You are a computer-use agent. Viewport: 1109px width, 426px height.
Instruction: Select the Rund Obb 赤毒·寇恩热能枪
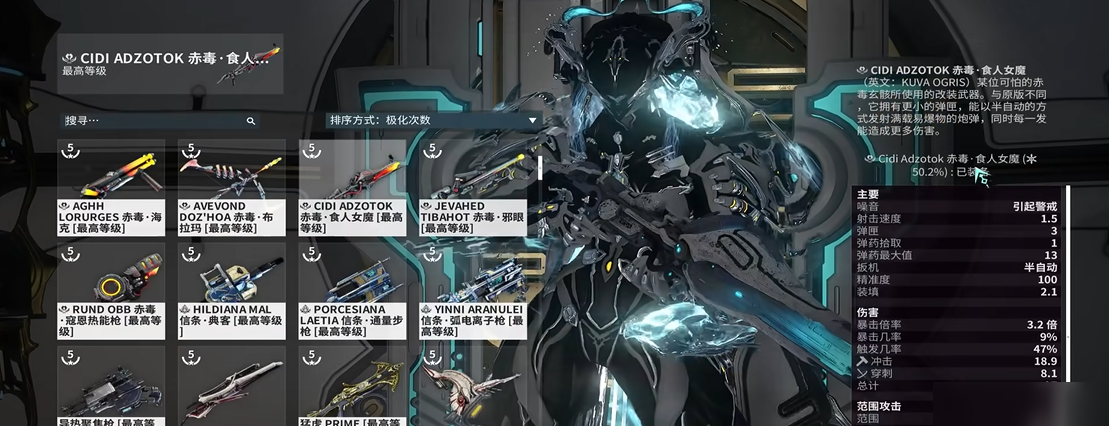(112, 290)
